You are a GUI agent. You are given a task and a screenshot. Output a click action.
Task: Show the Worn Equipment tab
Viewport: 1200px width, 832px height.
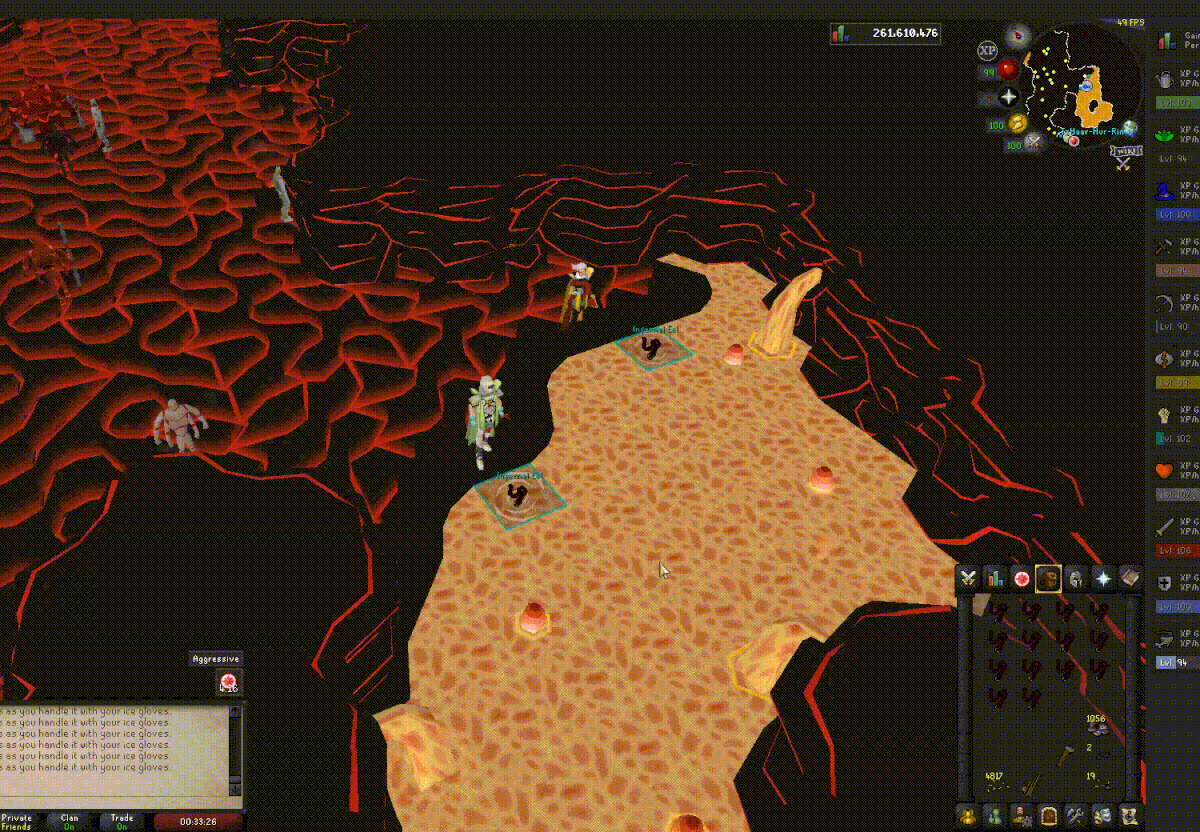pos(1076,578)
